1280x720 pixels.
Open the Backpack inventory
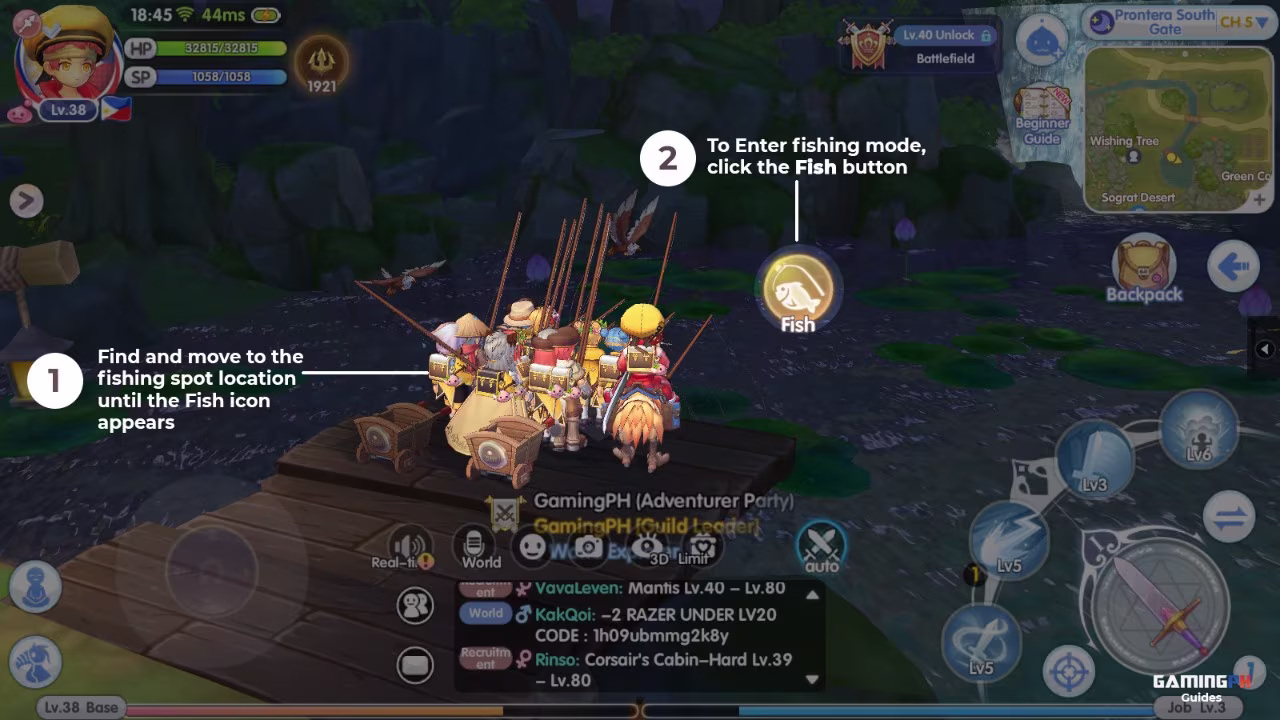pos(1143,268)
